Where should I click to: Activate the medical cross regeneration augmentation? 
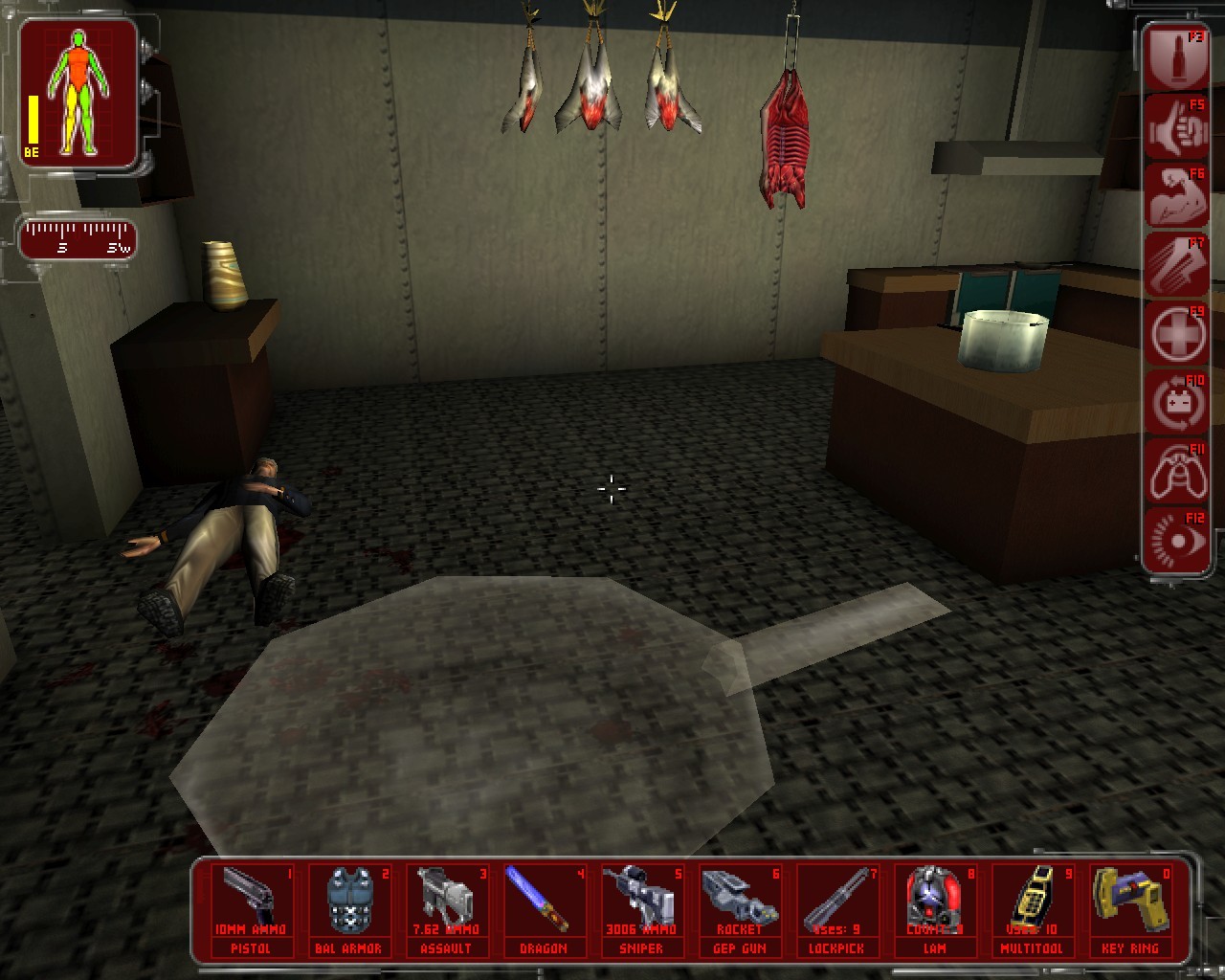(x=1176, y=335)
